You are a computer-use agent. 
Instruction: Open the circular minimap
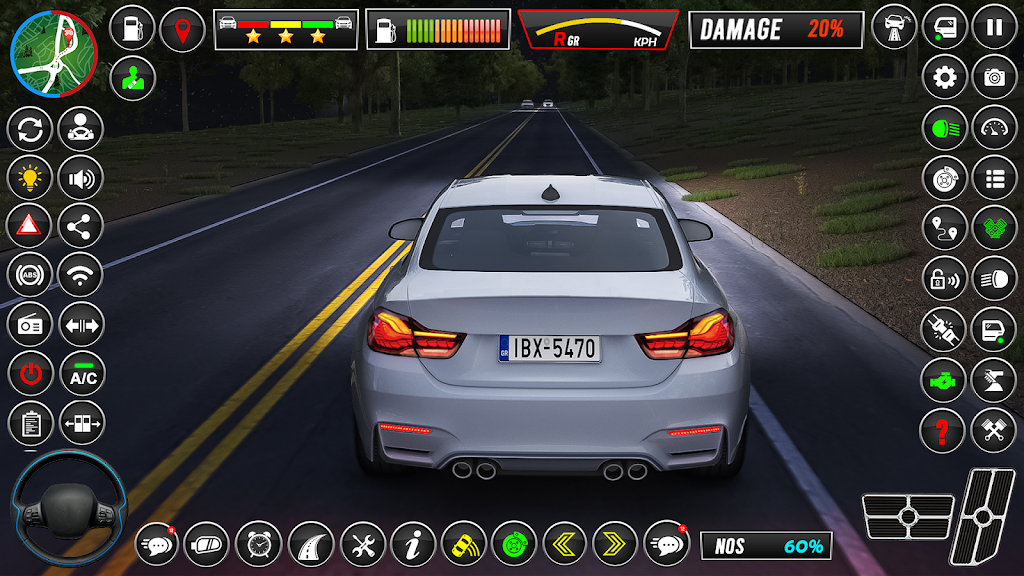click(53, 52)
